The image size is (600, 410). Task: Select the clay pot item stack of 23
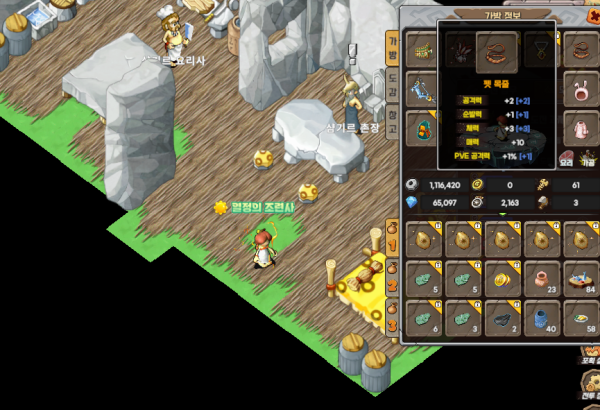point(541,278)
